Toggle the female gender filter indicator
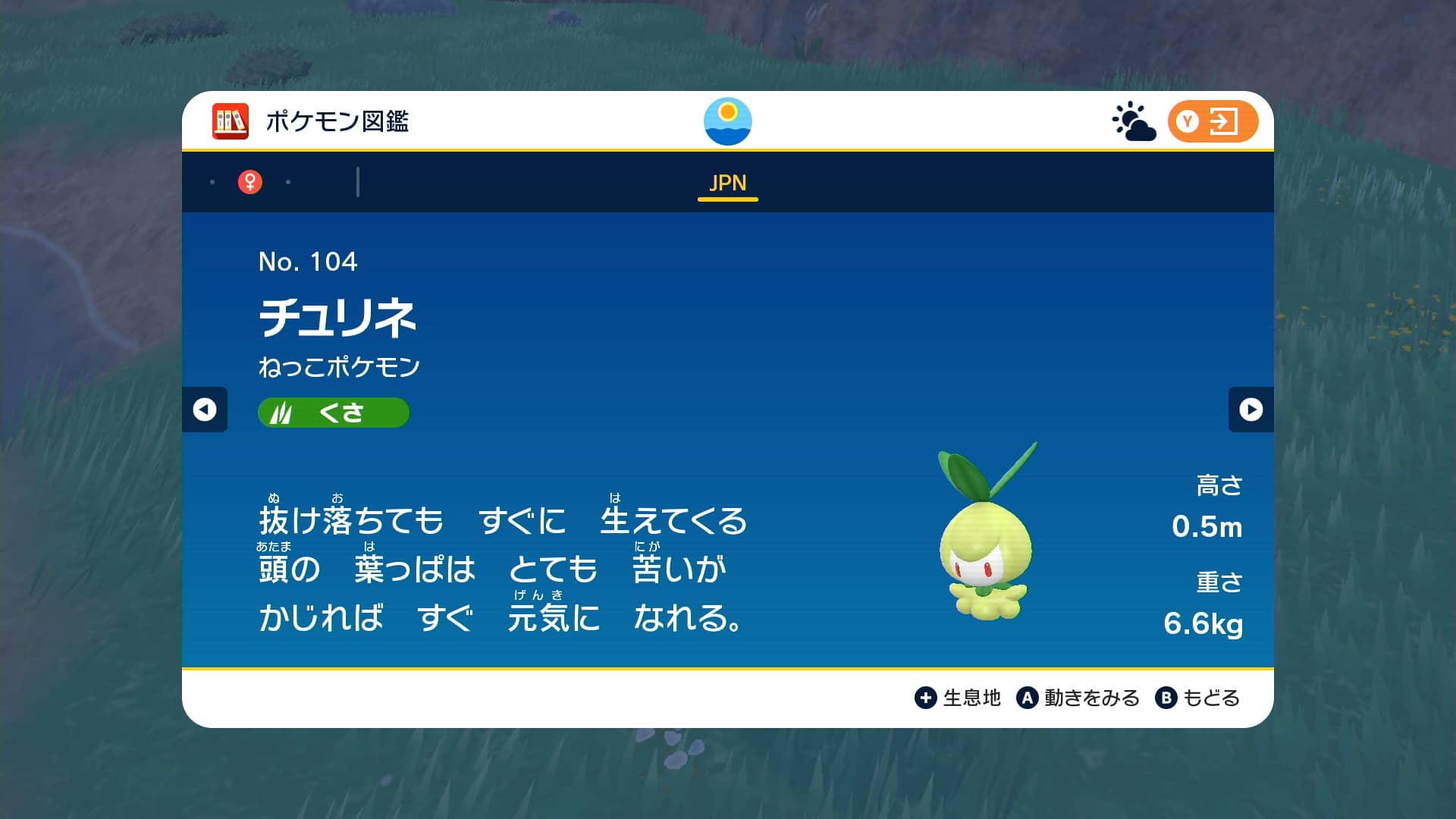Image resolution: width=1456 pixels, height=819 pixels. (x=250, y=181)
